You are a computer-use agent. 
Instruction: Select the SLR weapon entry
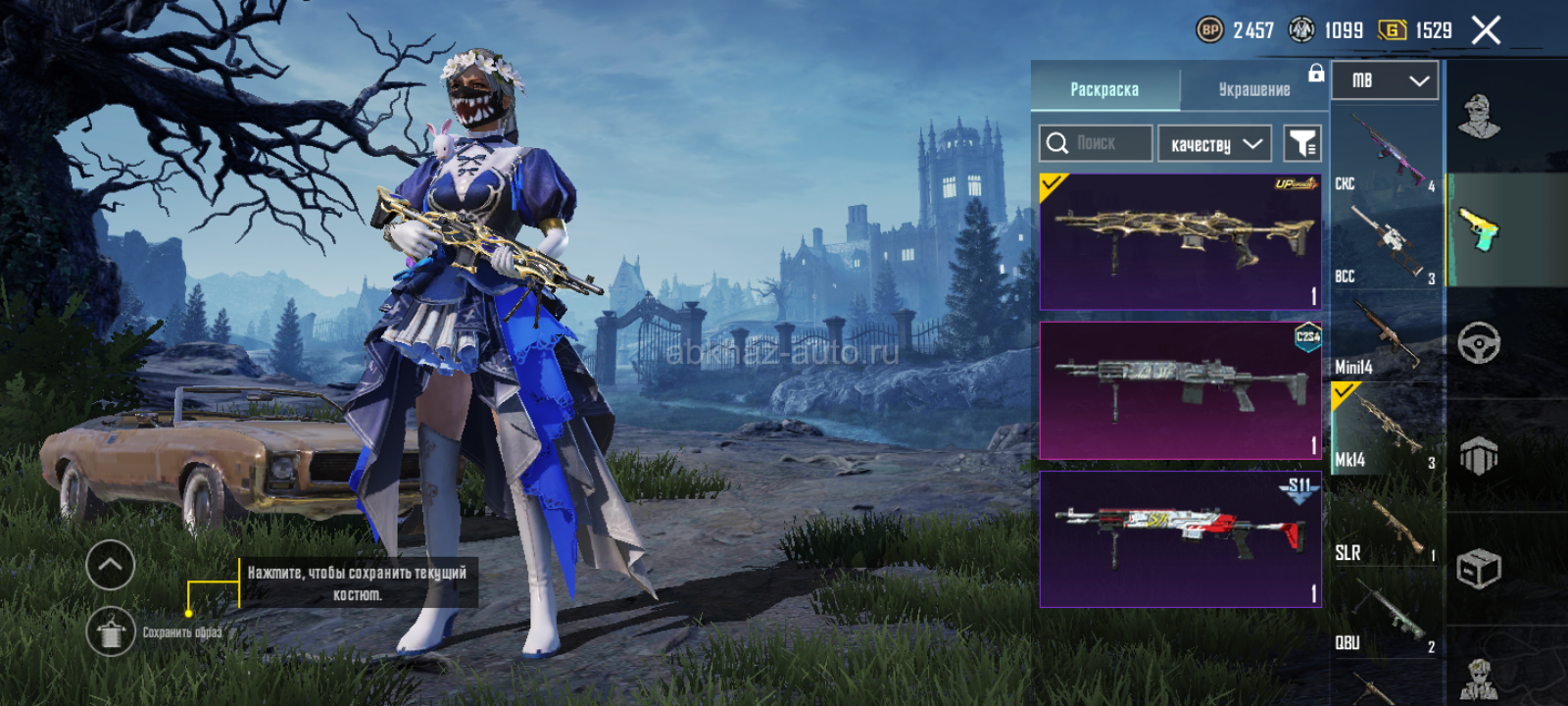(1386, 524)
